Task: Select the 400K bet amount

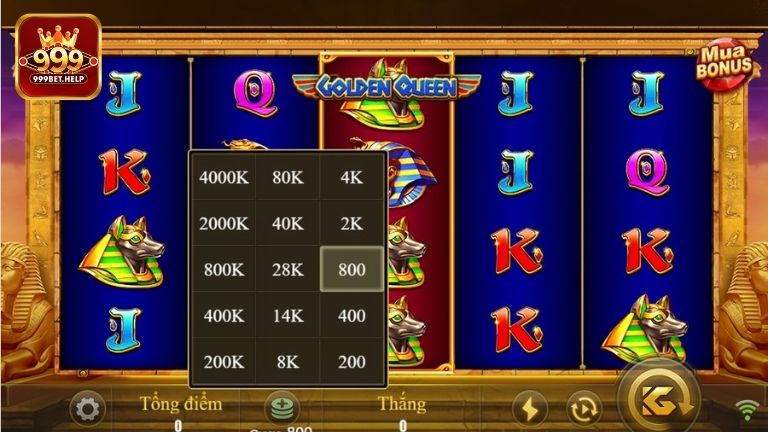Action: [x=222, y=315]
